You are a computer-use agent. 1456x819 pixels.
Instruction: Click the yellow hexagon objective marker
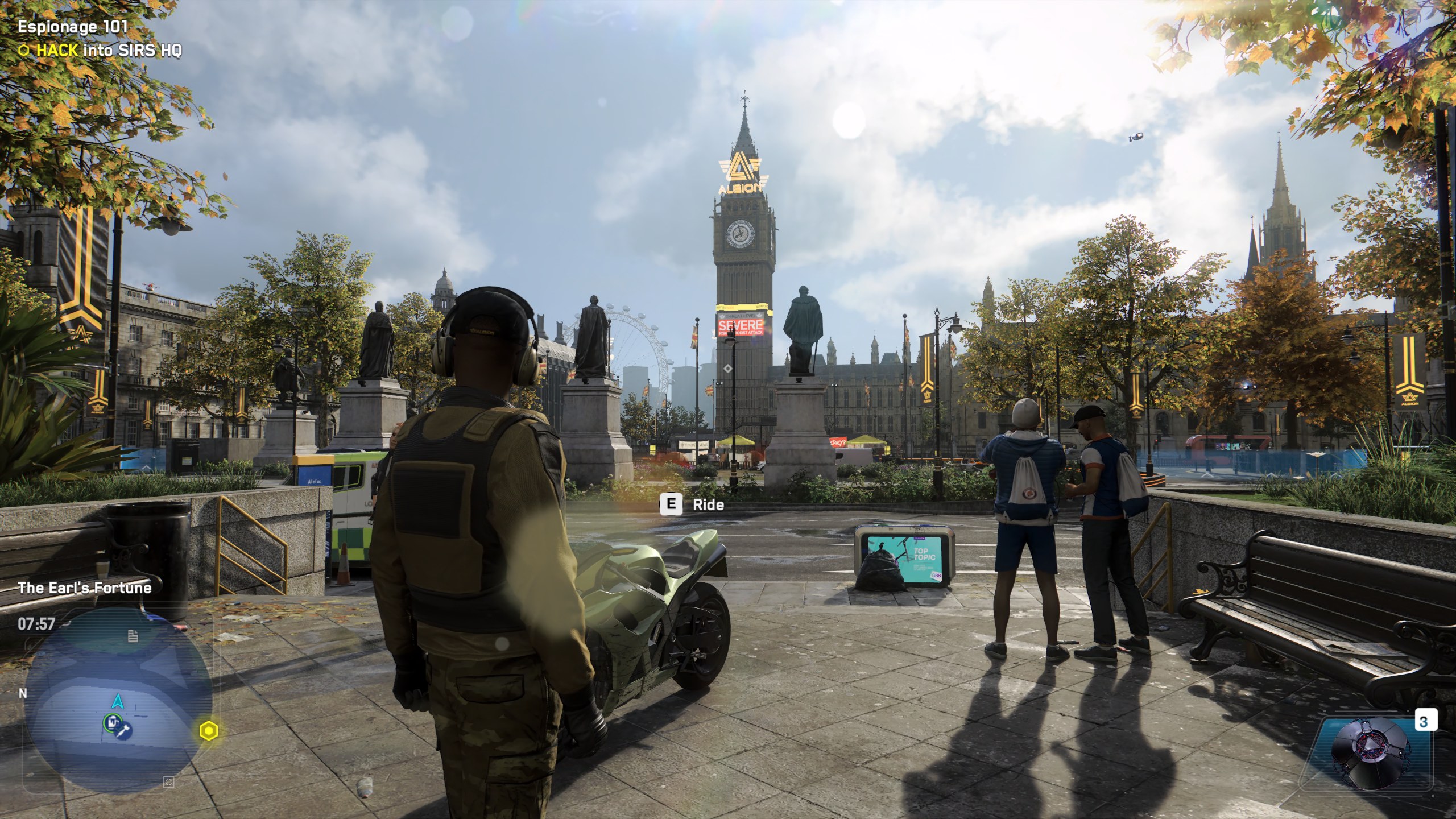point(209,730)
